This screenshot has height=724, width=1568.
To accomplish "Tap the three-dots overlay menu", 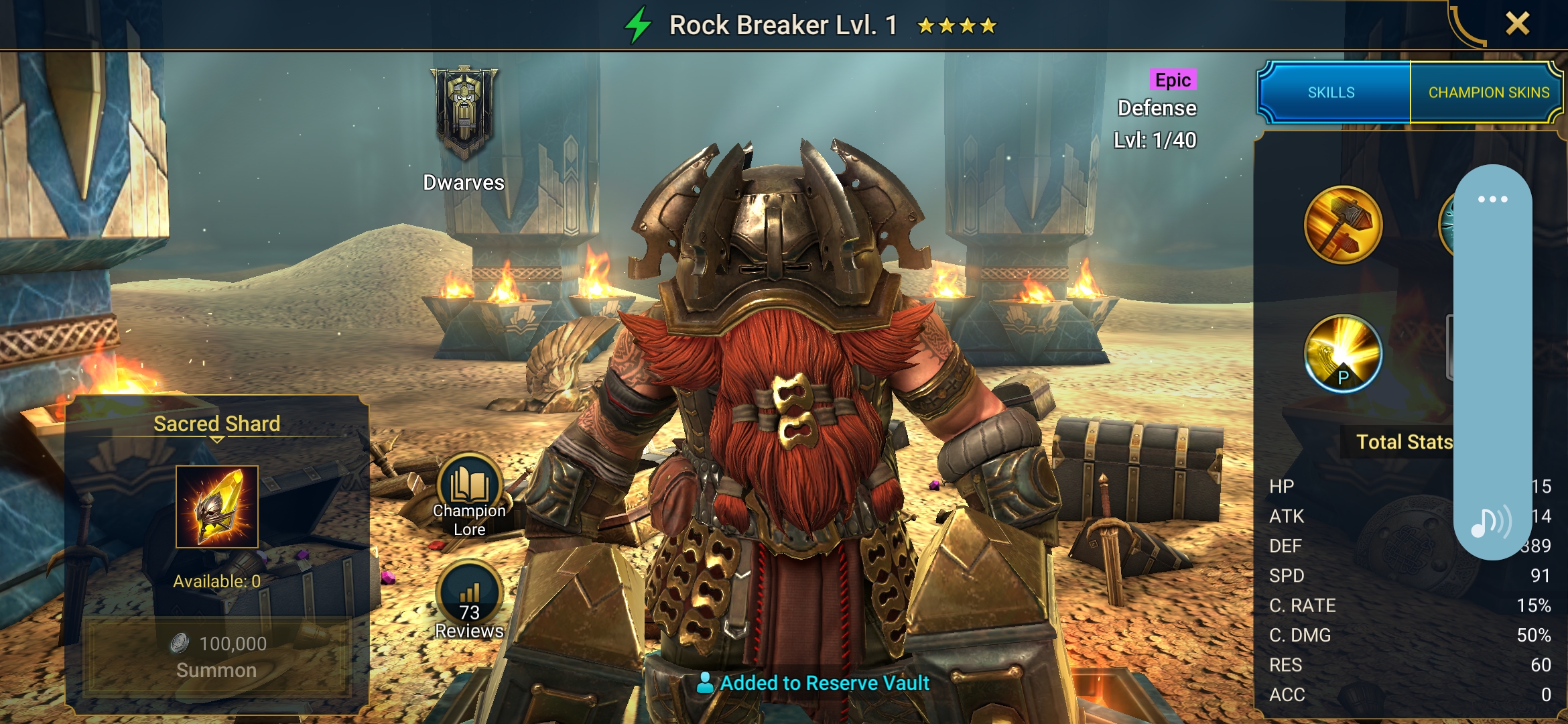I will (x=1492, y=199).
